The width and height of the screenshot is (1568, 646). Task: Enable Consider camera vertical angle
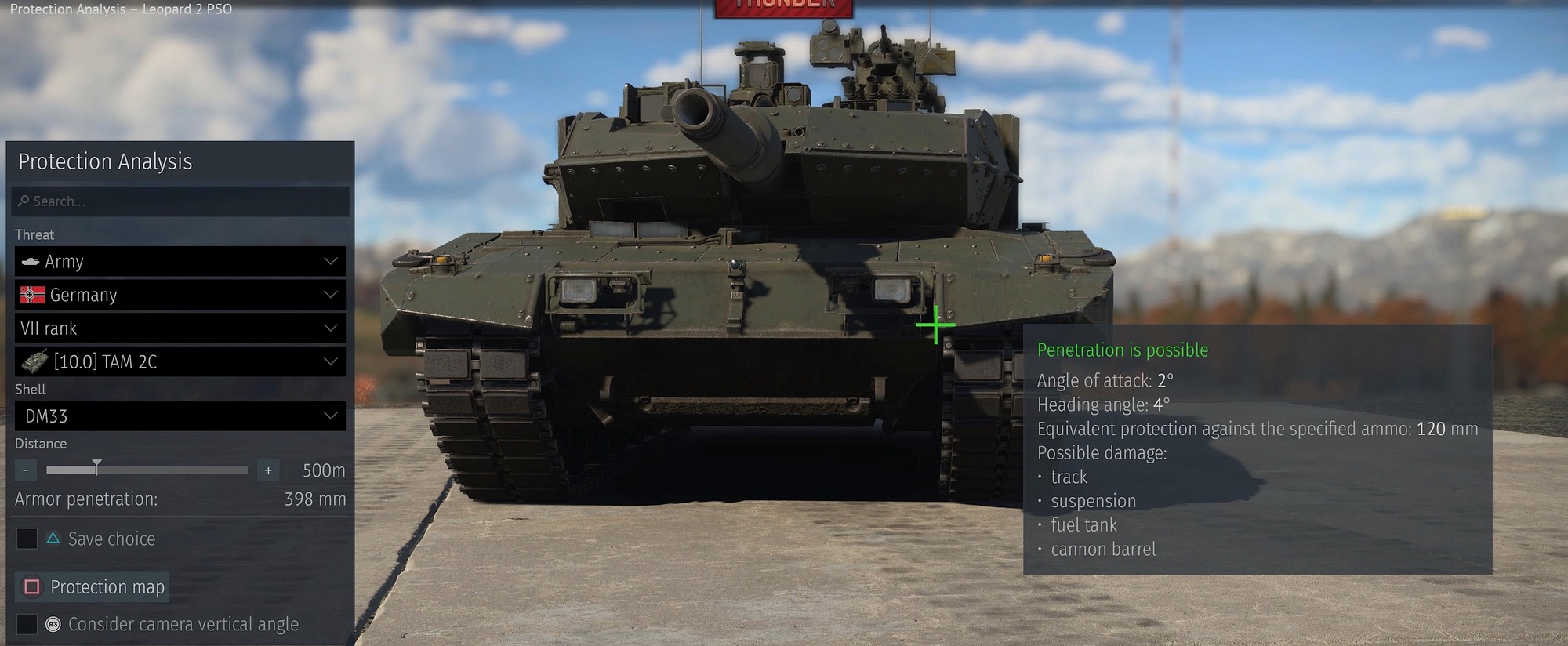tap(26, 624)
